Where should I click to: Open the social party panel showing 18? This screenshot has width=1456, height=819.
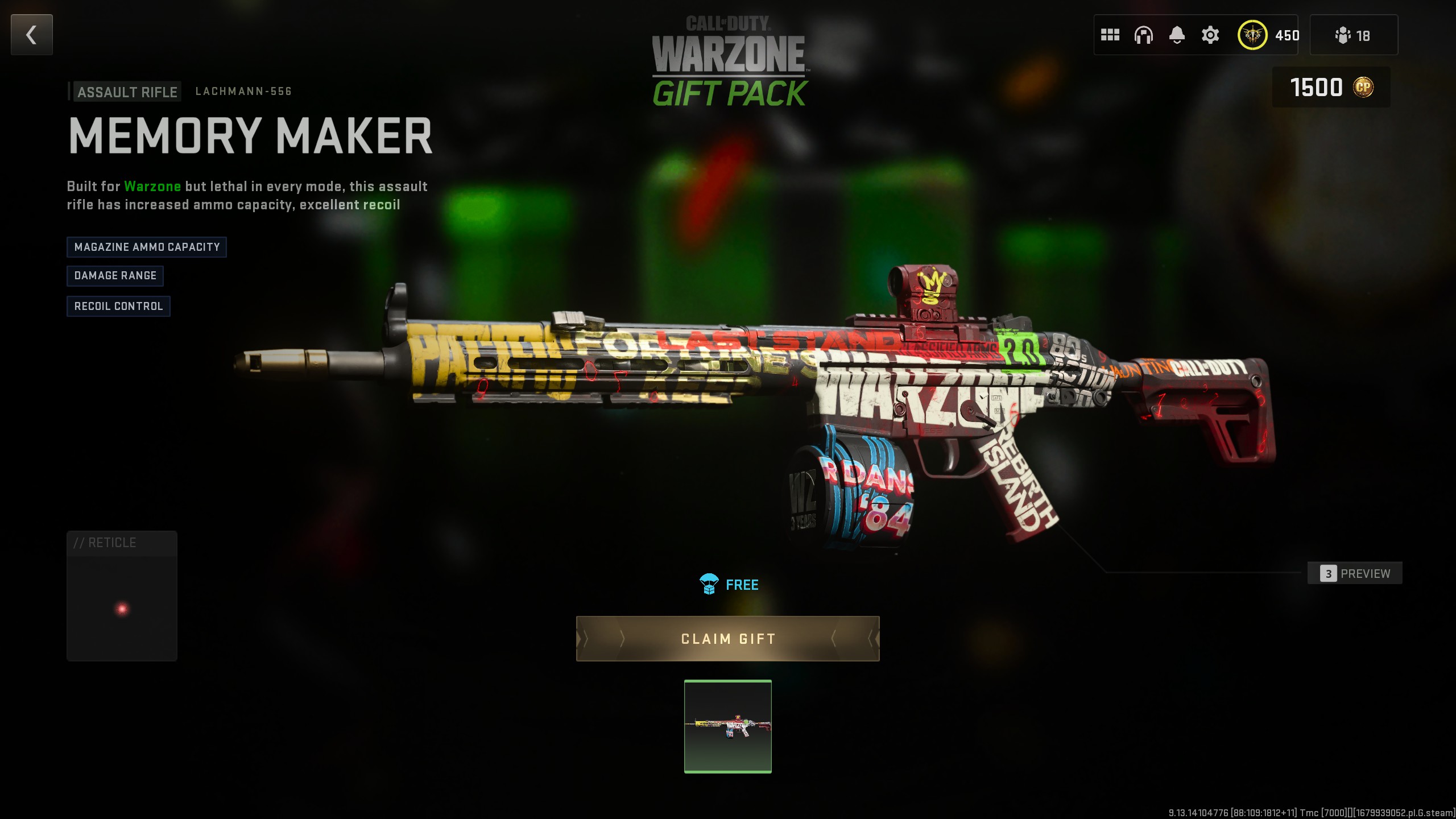click(x=1353, y=35)
